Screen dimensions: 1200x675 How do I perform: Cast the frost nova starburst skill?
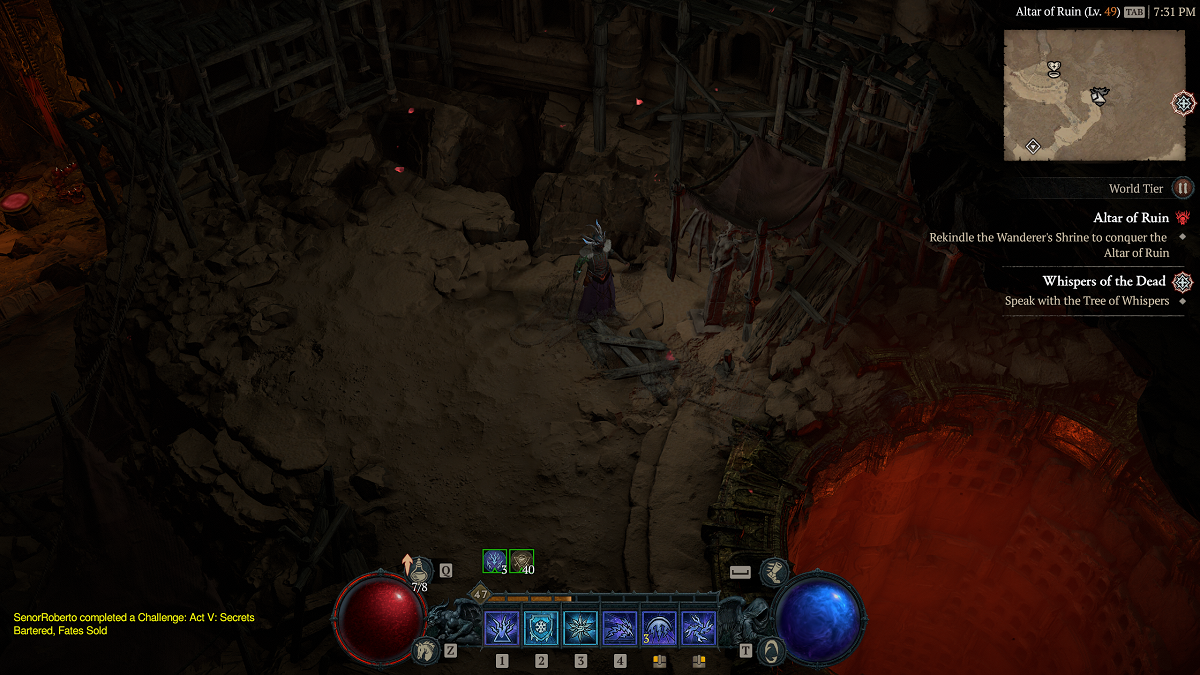(580, 629)
